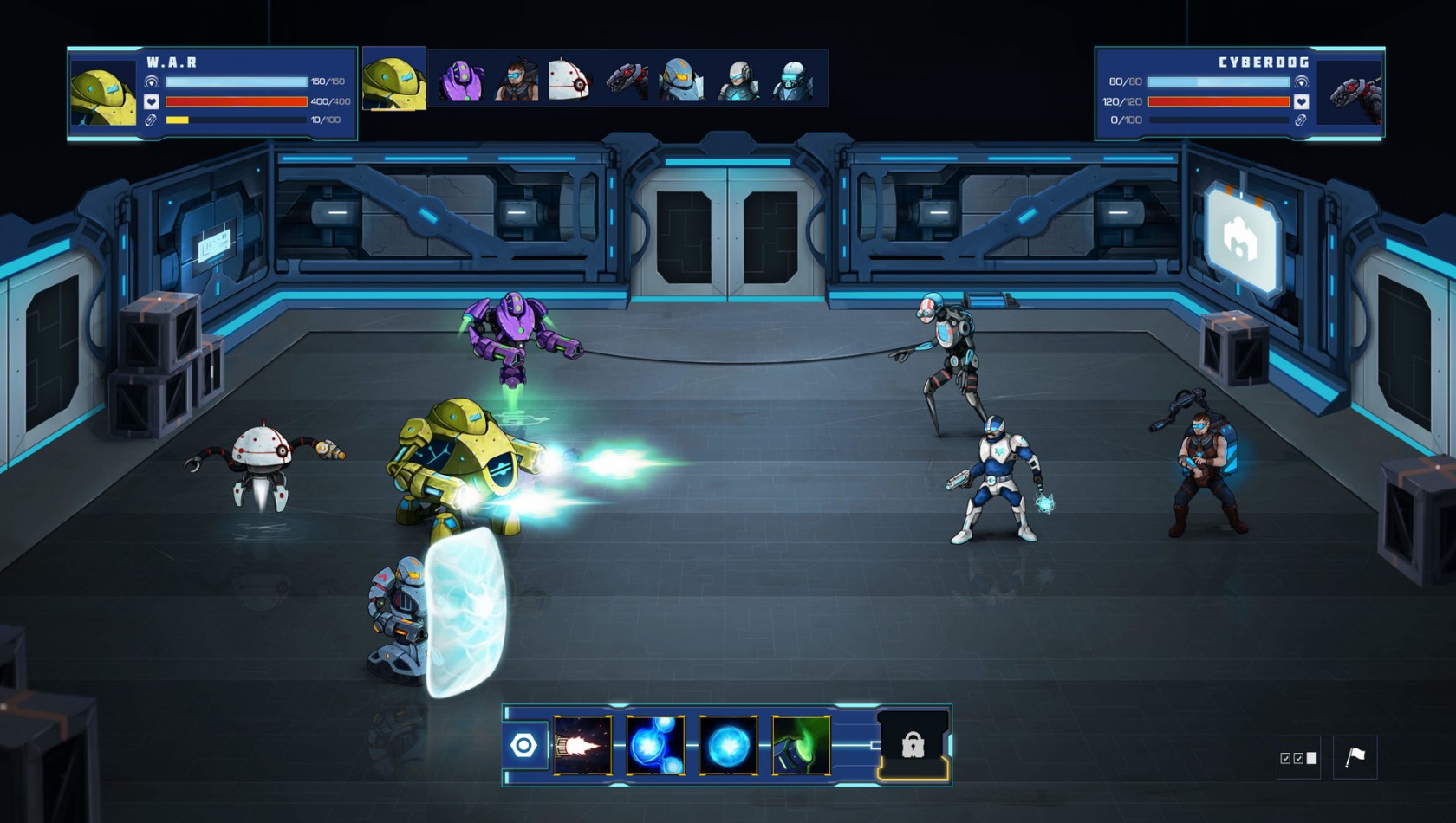Select the single blue energy orb ability
The image size is (1456, 823).
728,745
